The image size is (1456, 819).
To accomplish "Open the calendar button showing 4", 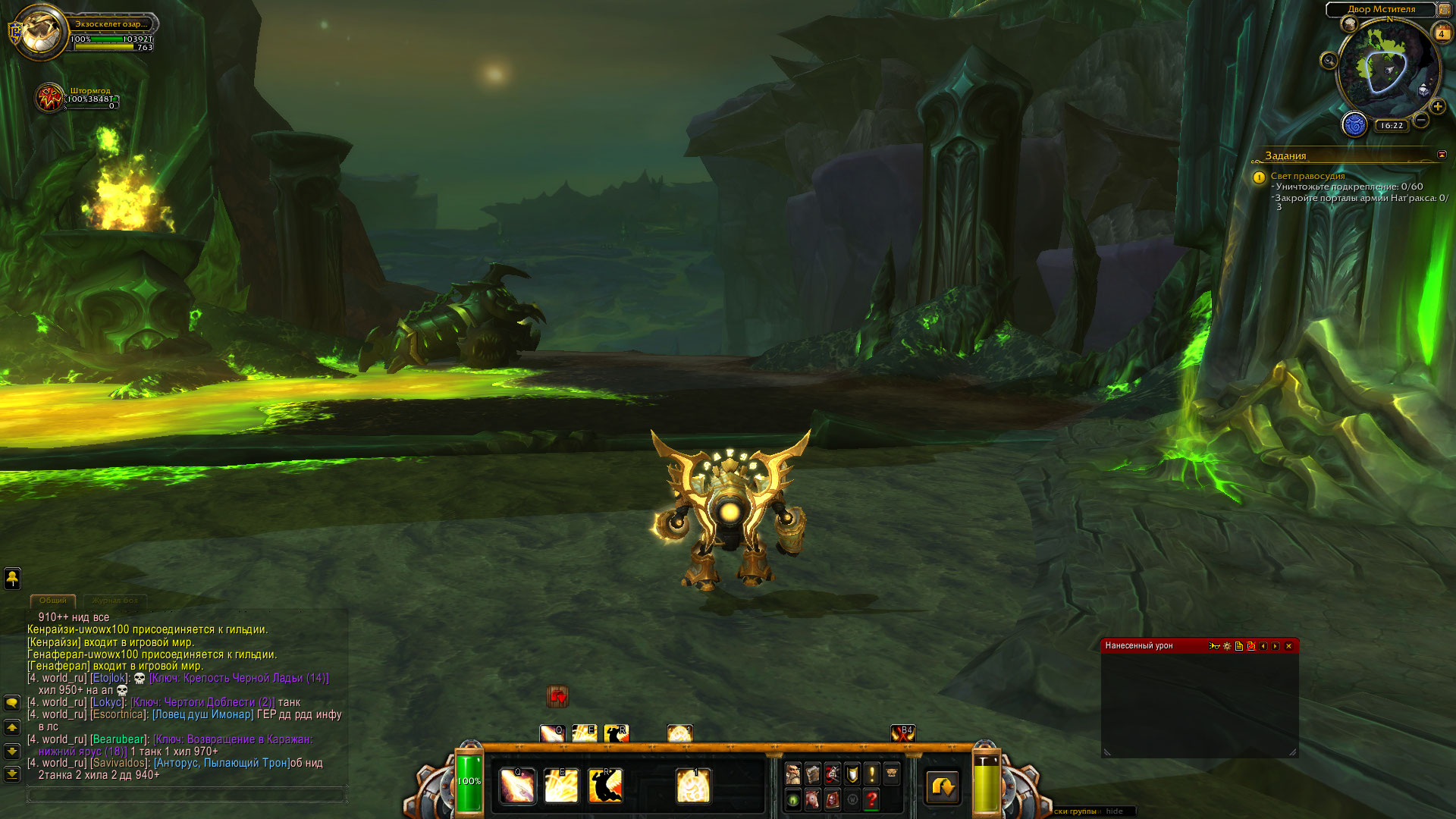I will [1441, 33].
